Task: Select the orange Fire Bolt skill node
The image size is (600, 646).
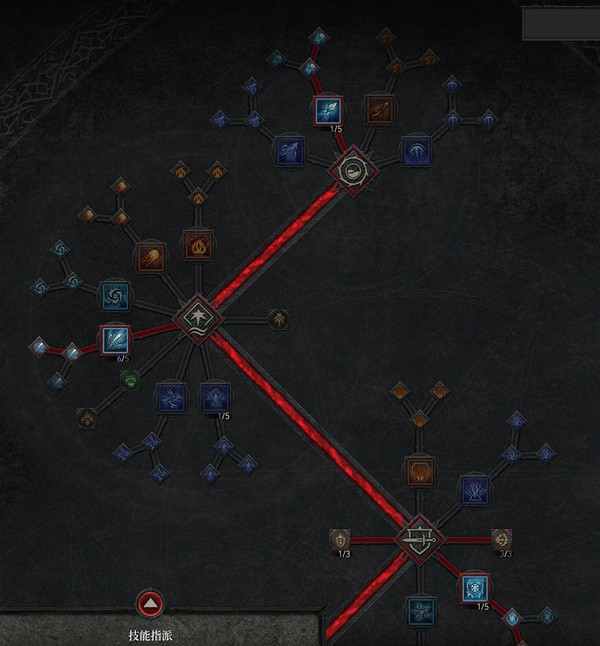Action: 379,109
